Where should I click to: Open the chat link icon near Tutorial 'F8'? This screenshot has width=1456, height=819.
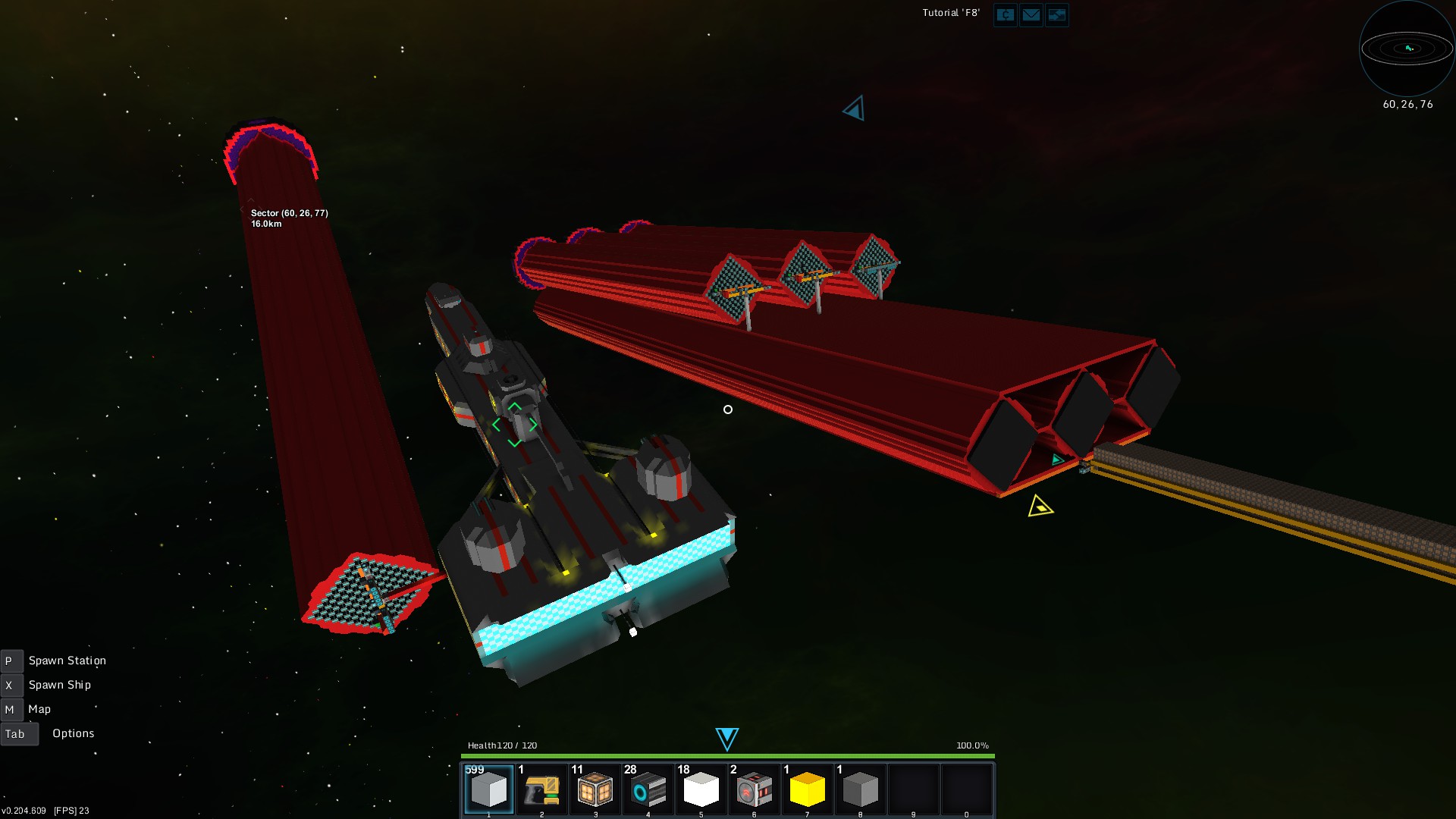[x=1005, y=15]
